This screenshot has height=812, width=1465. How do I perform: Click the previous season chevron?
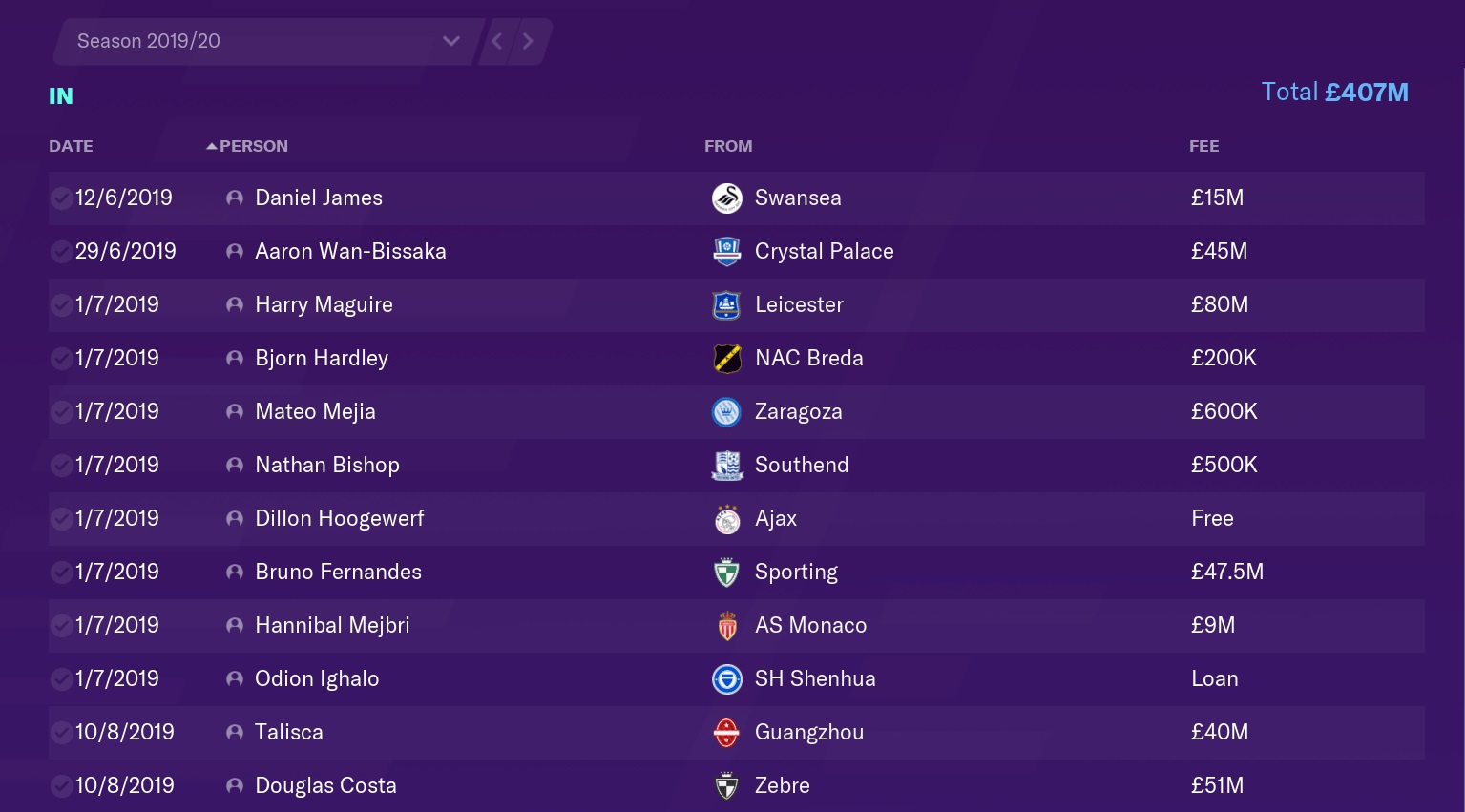pyautogui.click(x=496, y=41)
